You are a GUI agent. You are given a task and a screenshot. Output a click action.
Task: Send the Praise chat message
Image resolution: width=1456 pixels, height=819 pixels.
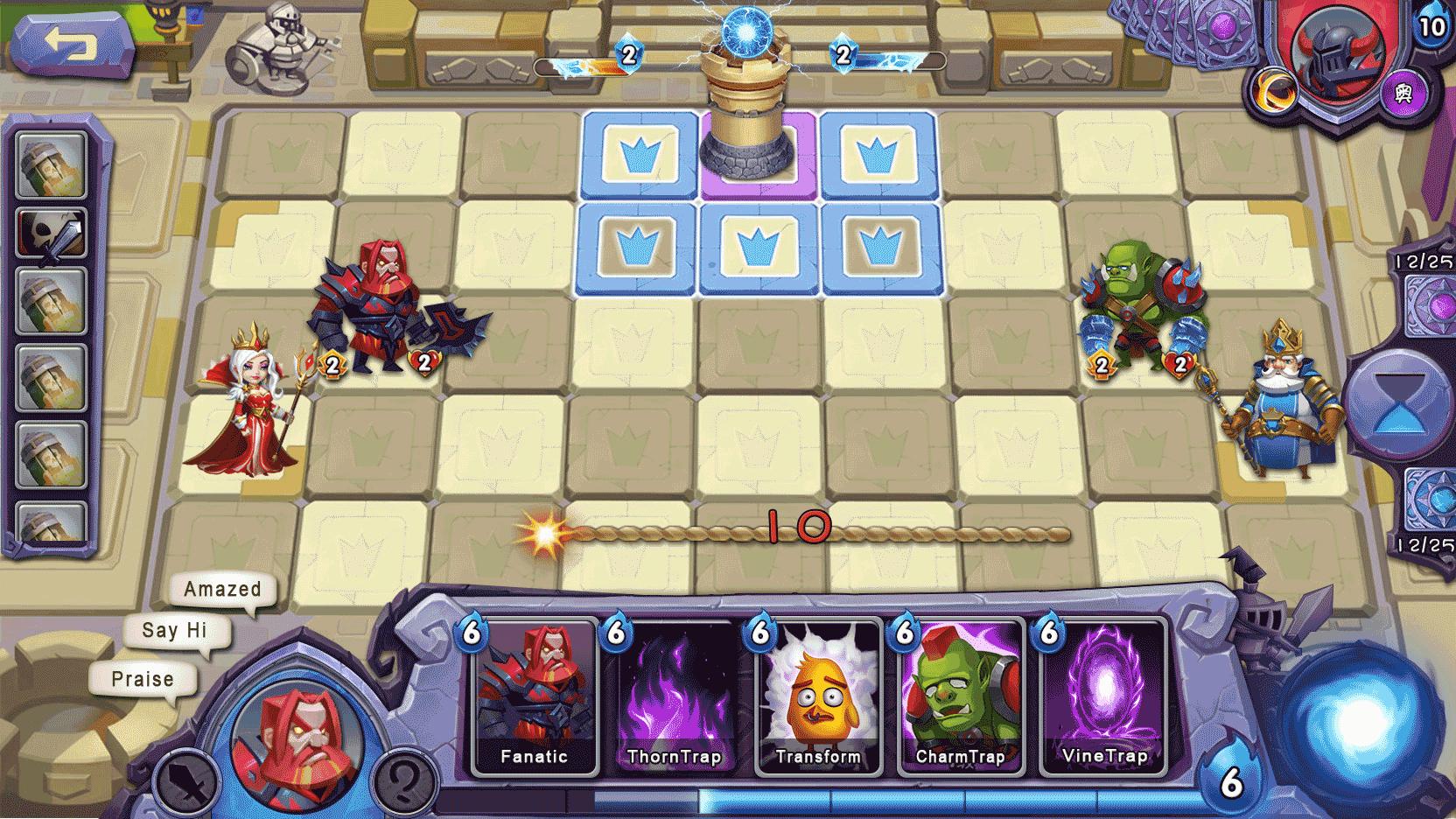point(144,679)
